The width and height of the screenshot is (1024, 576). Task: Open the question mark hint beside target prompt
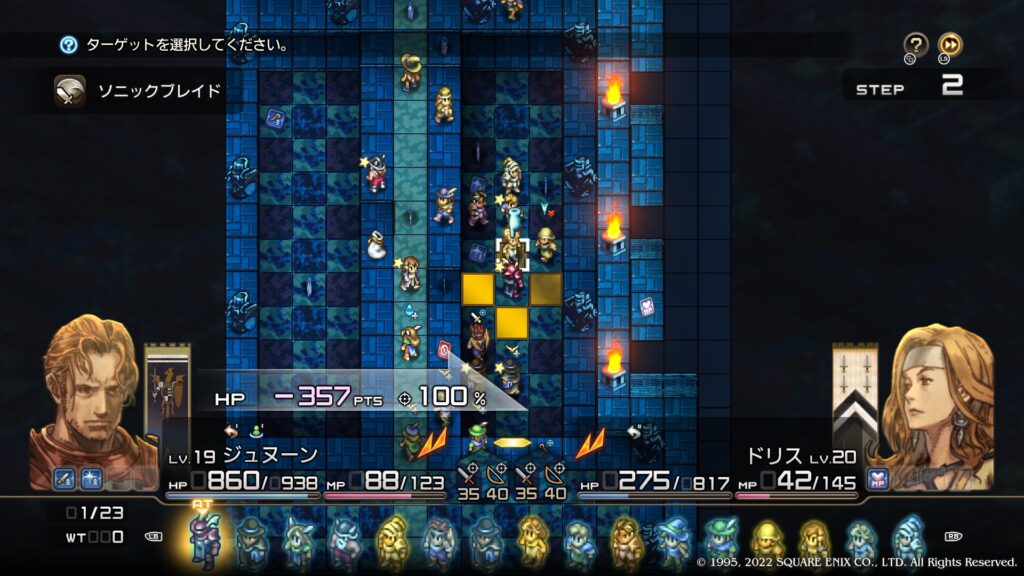pos(68,45)
